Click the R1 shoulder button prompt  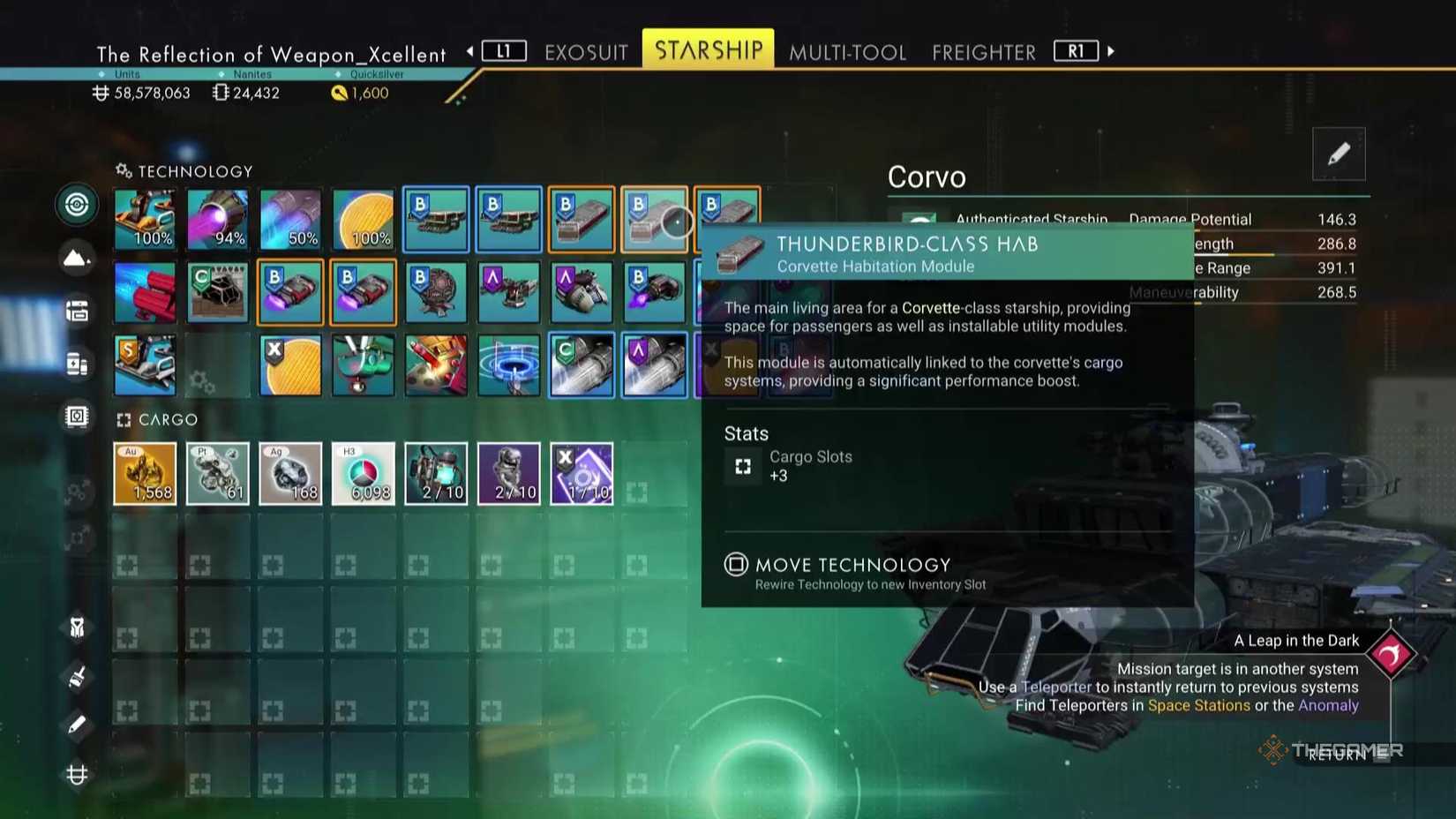[x=1075, y=51]
